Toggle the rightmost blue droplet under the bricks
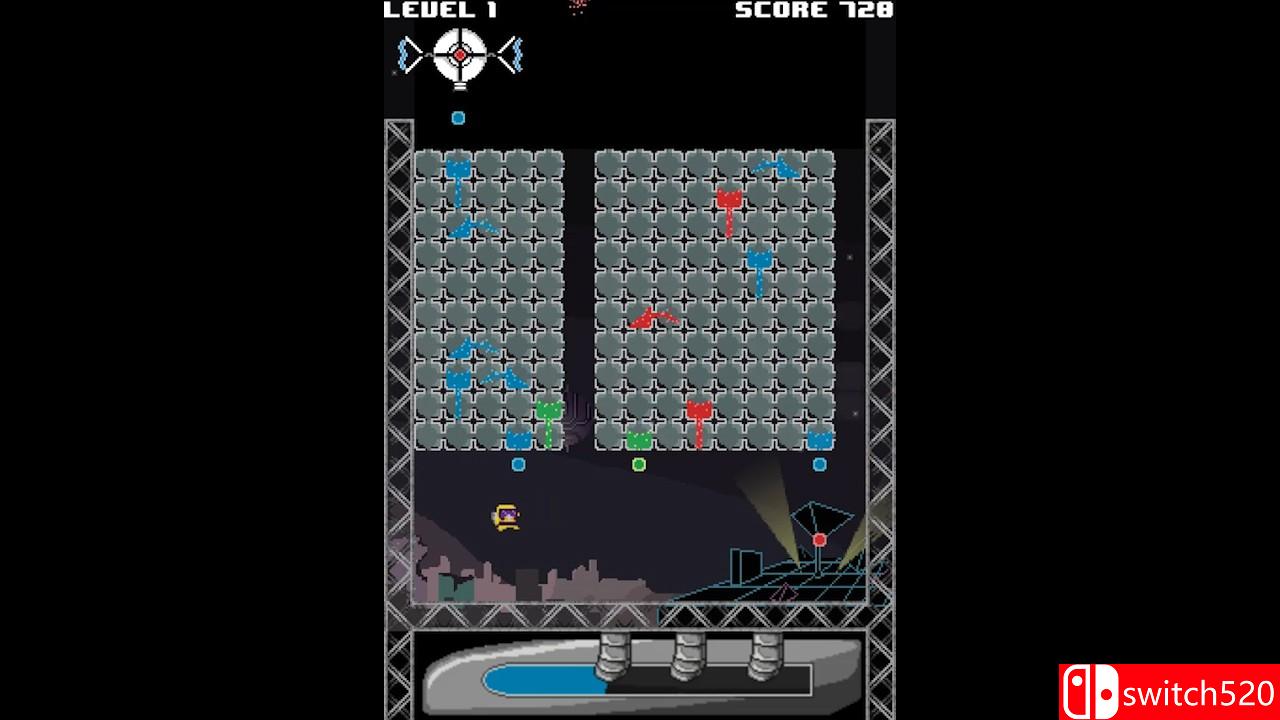The height and width of the screenshot is (720, 1280). tap(820, 463)
